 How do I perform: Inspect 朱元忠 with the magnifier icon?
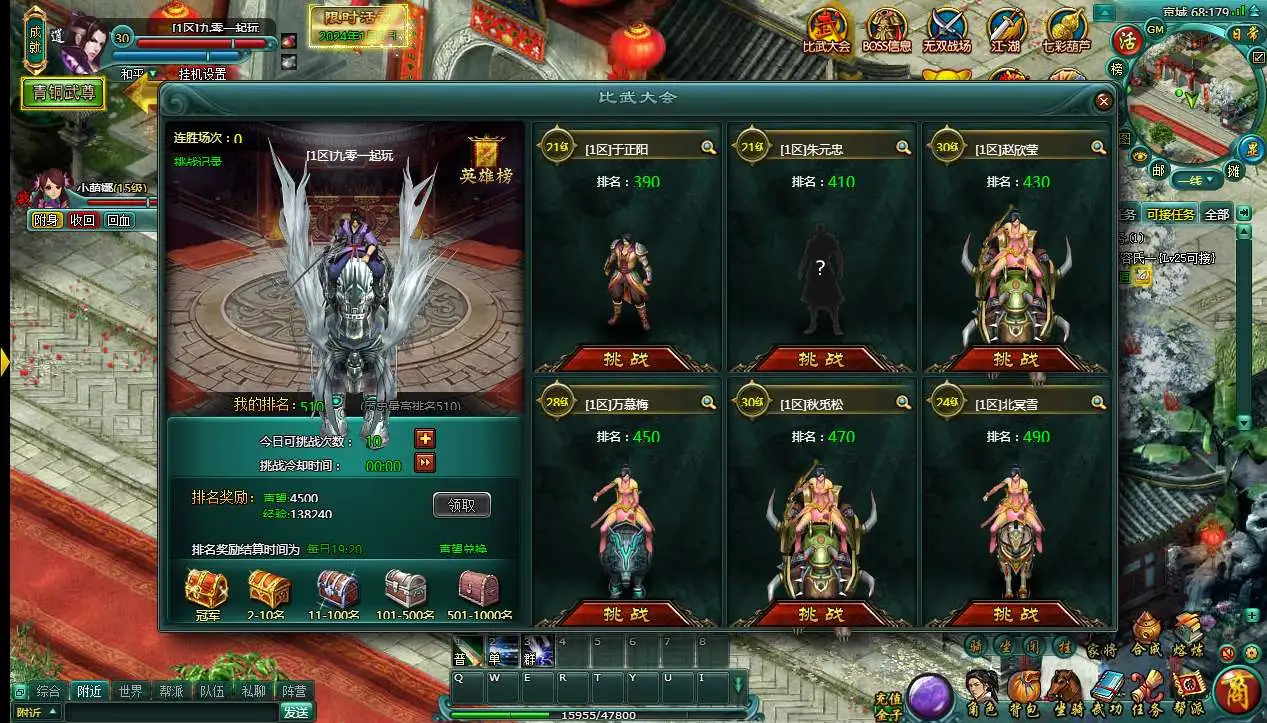click(903, 148)
